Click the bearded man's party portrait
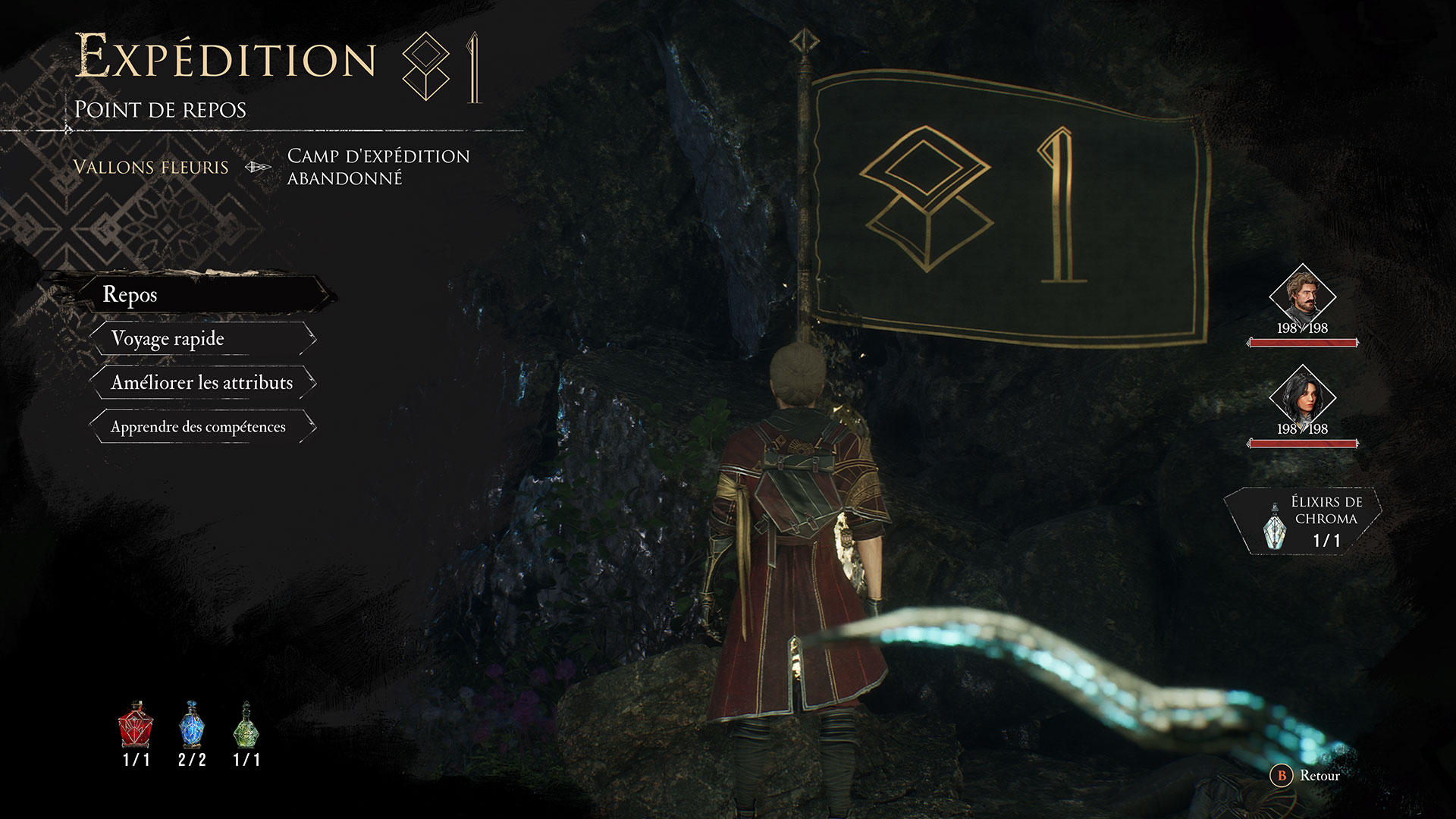 tap(1302, 296)
